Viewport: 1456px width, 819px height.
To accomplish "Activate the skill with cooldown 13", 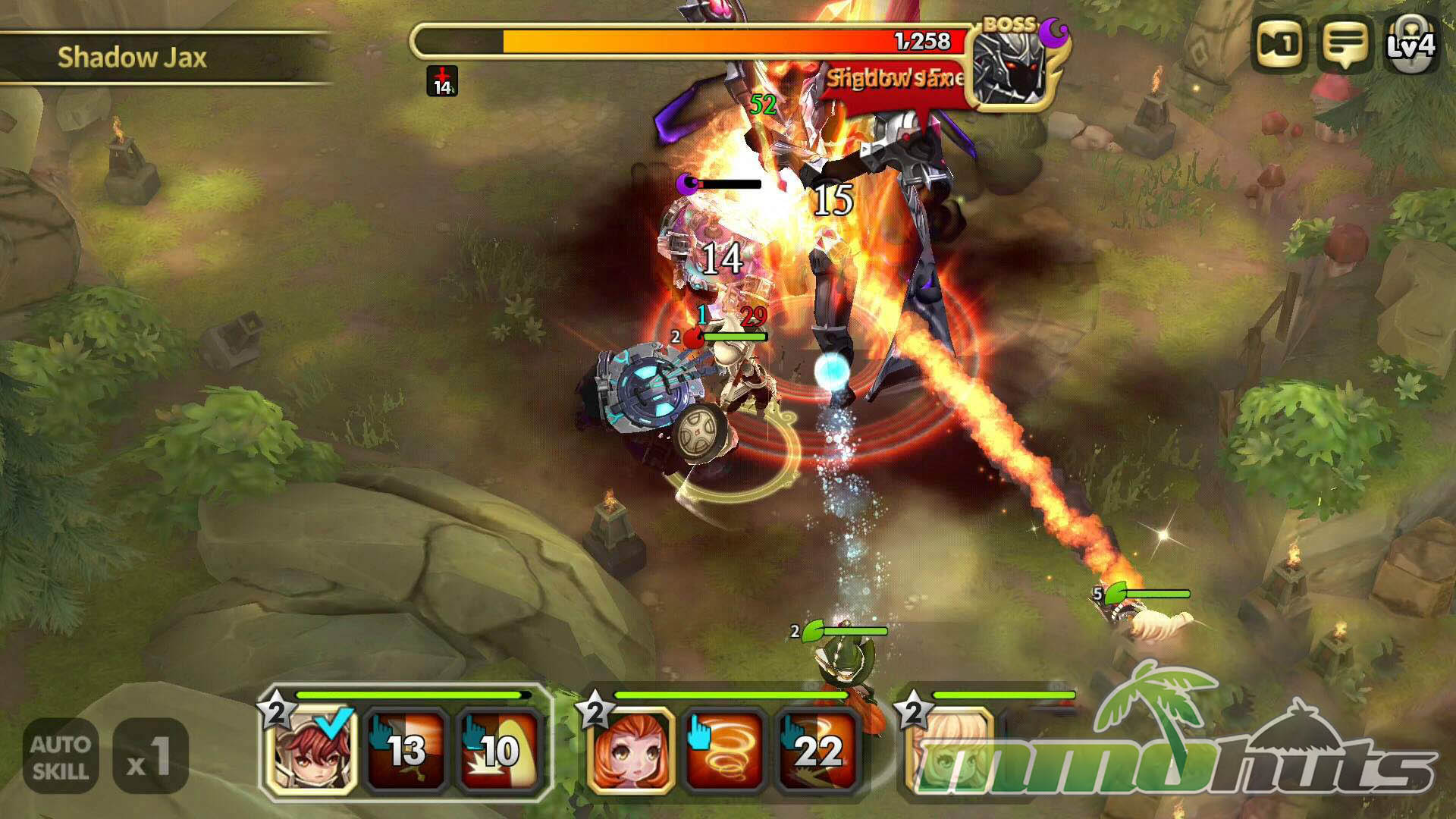I will coord(405,751).
